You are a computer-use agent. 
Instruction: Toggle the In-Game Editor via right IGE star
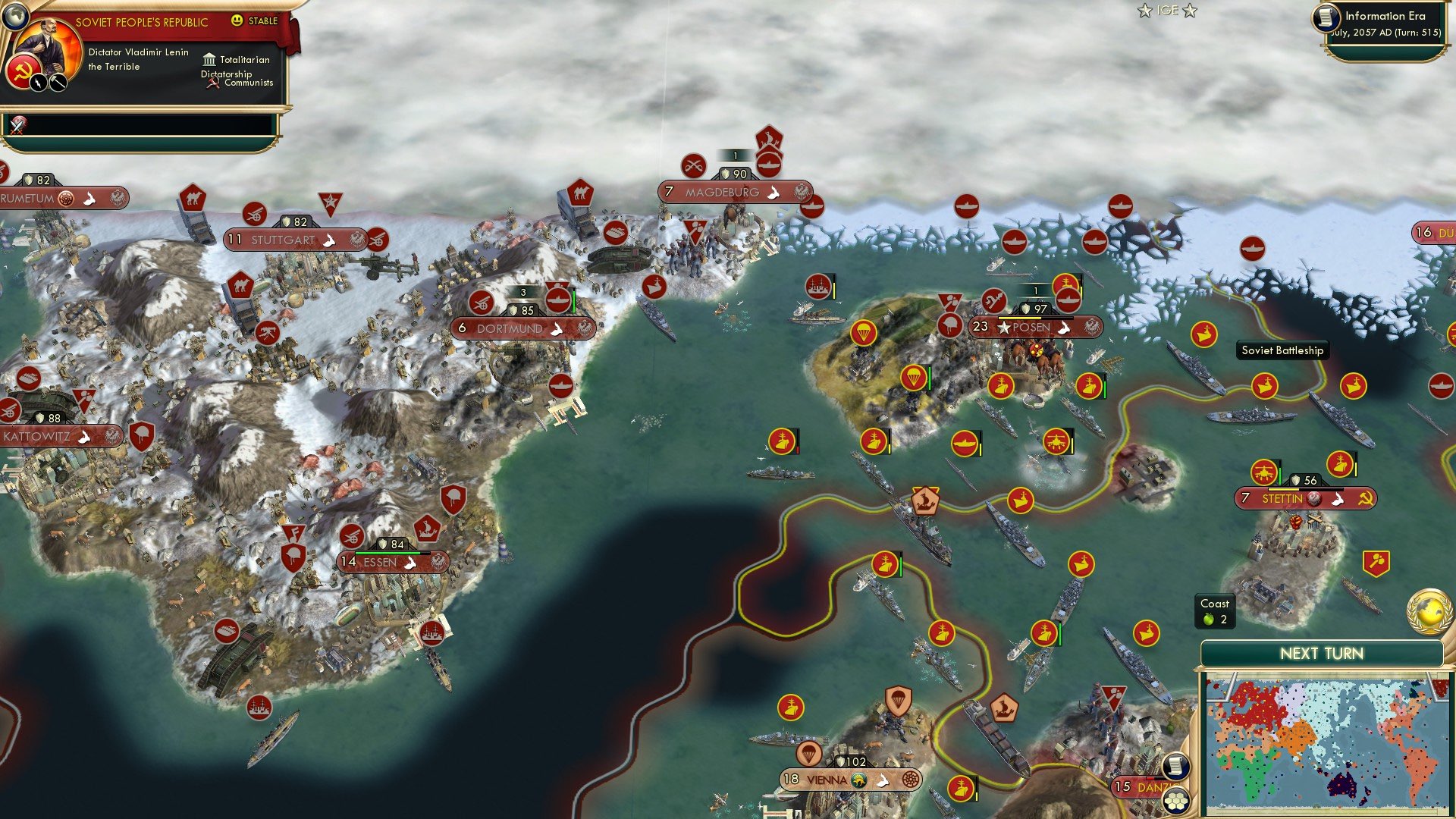tap(1191, 11)
